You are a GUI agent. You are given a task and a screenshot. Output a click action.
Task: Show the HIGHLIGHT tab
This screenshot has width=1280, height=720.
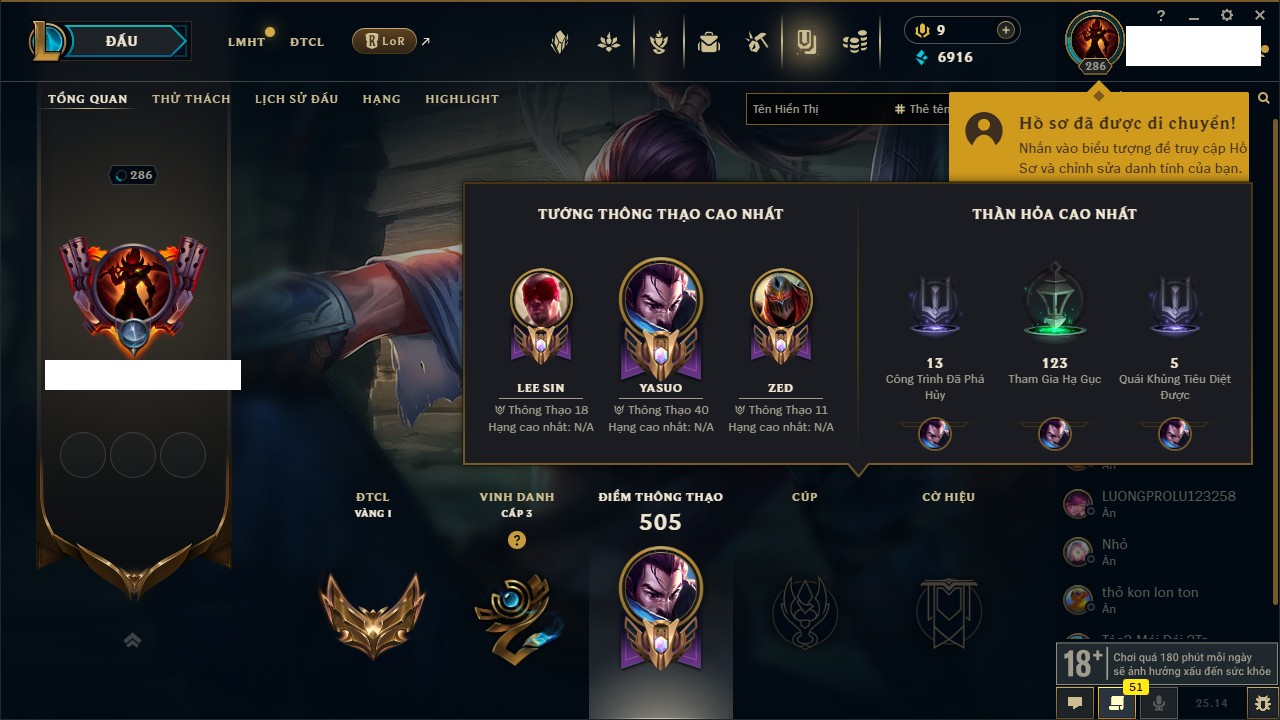click(x=462, y=99)
